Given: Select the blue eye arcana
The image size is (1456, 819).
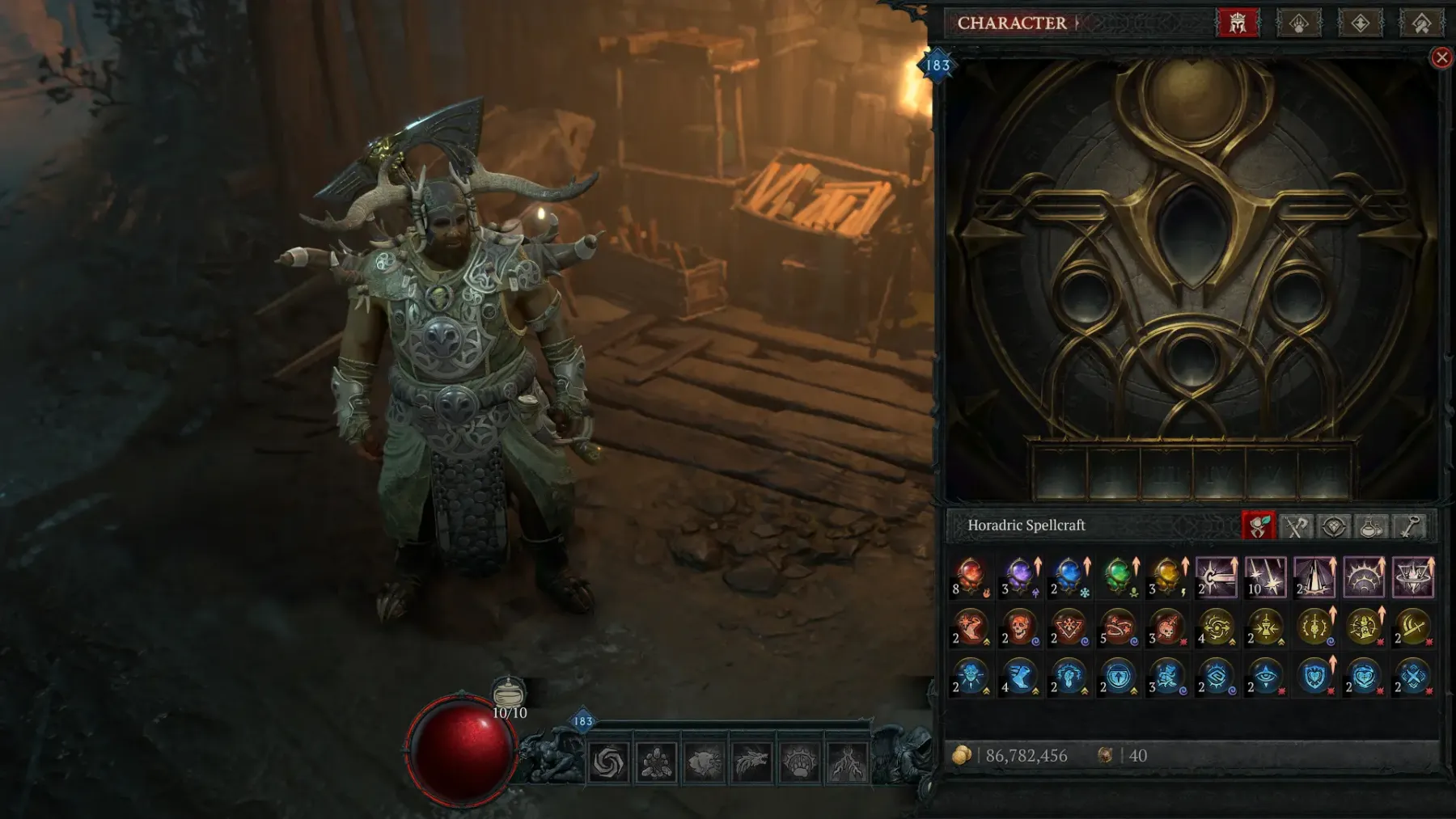Looking at the screenshot, I should click(x=1265, y=676).
